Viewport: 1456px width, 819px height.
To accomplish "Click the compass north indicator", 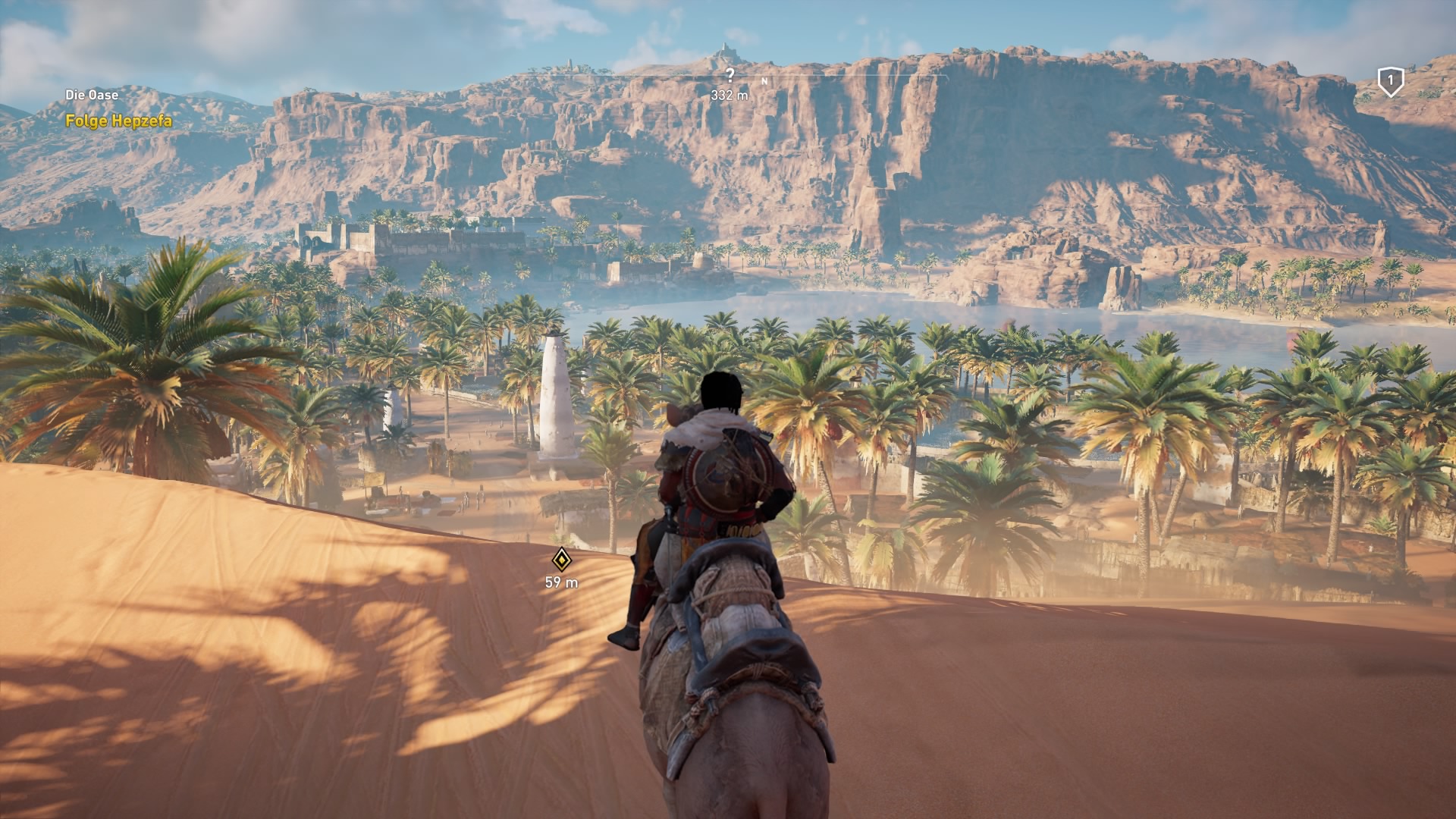I will point(764,80).
